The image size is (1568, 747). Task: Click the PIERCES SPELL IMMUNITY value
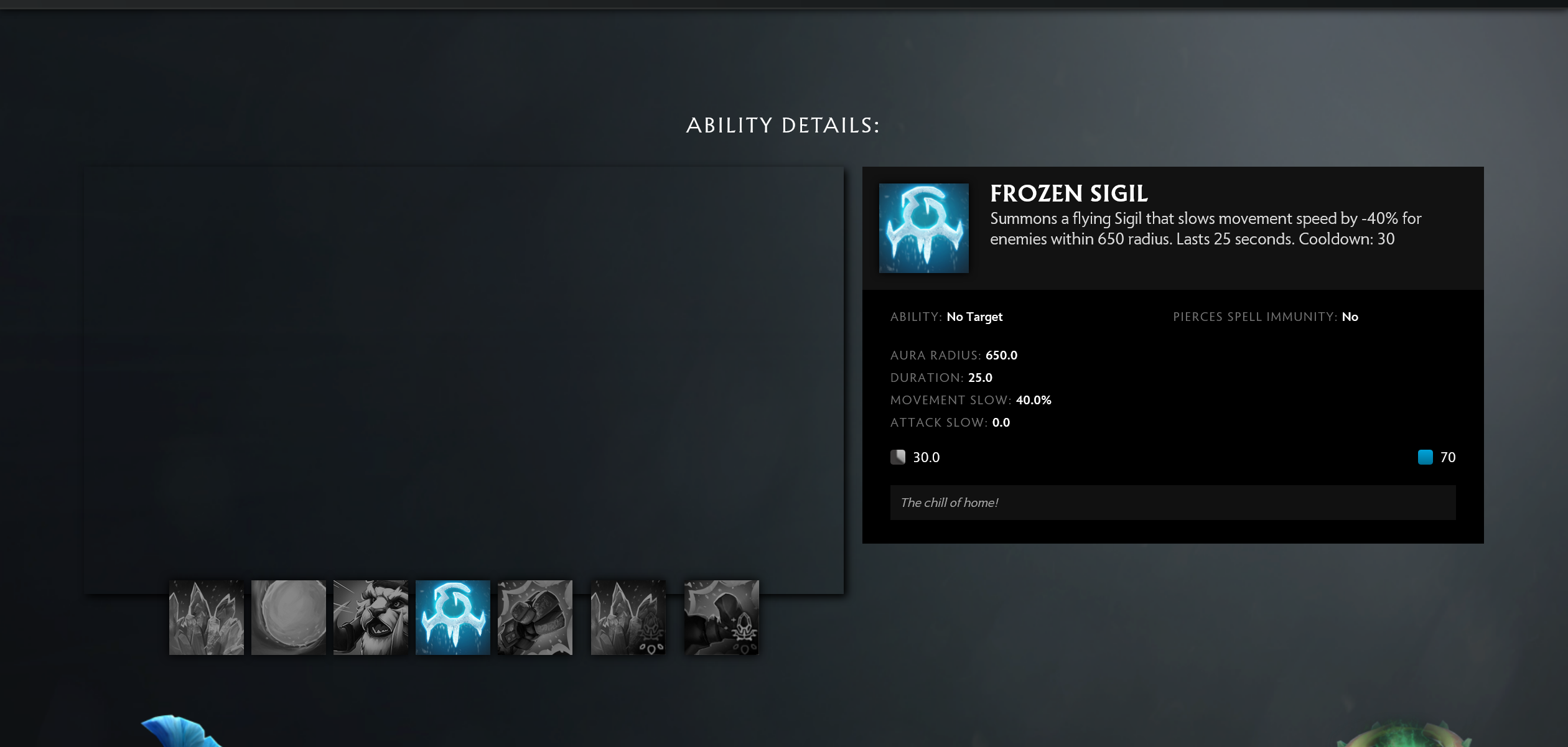(x=1350, y=317)
